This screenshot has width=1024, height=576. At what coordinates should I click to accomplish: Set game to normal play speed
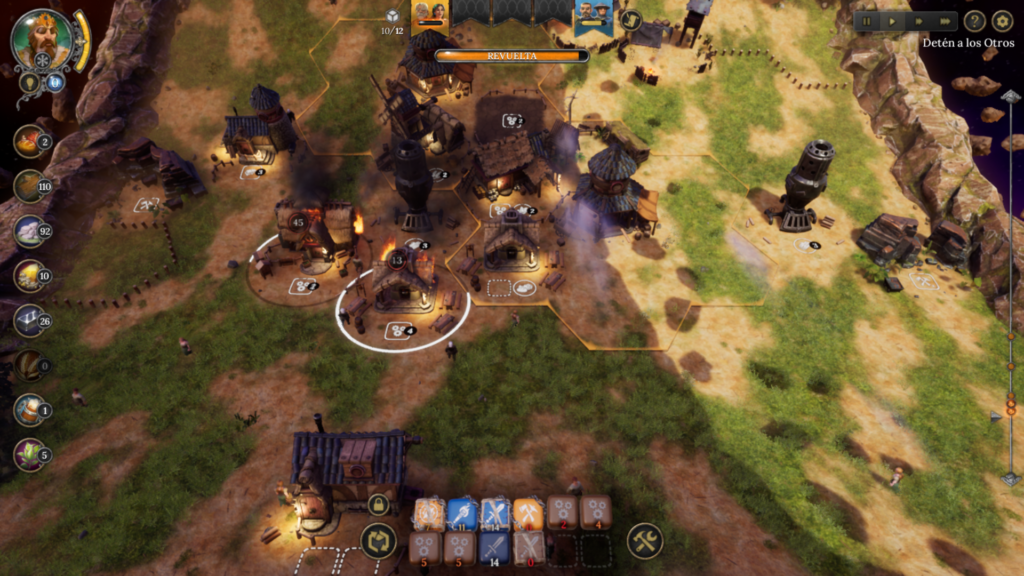point(892,21)
